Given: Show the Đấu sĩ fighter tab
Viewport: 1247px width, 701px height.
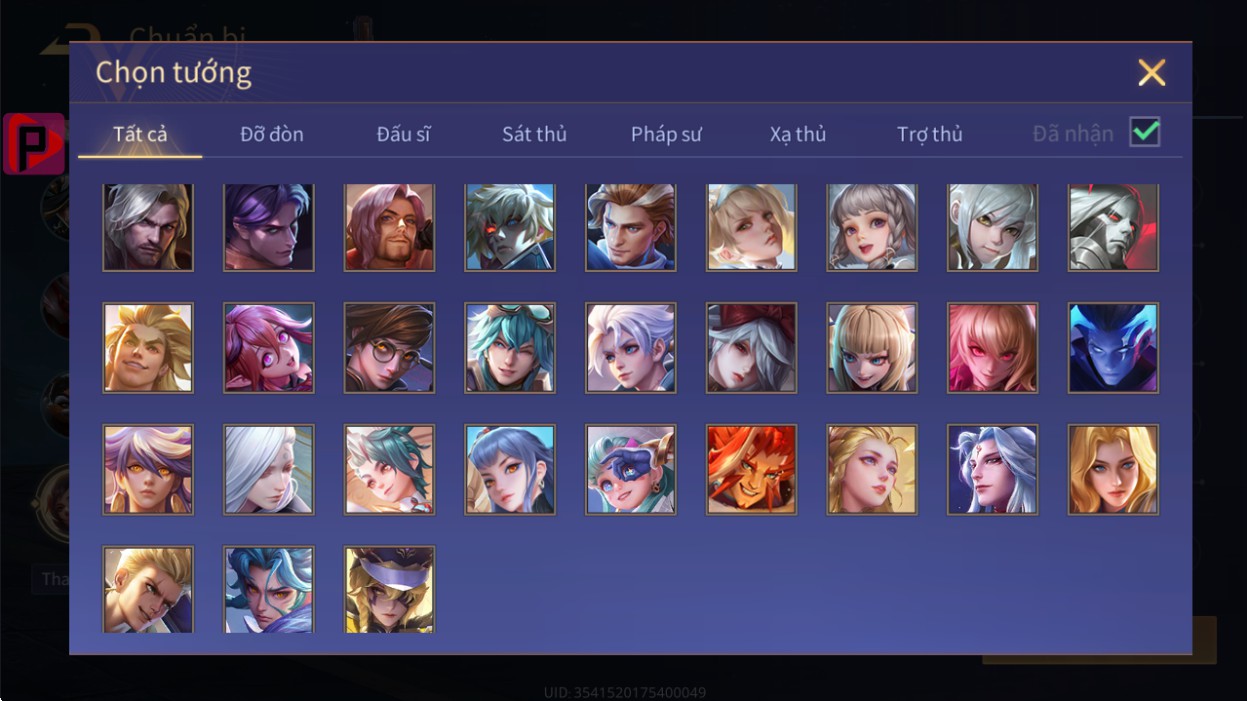Looking at the screenshot, I should (x=403, y=134).
